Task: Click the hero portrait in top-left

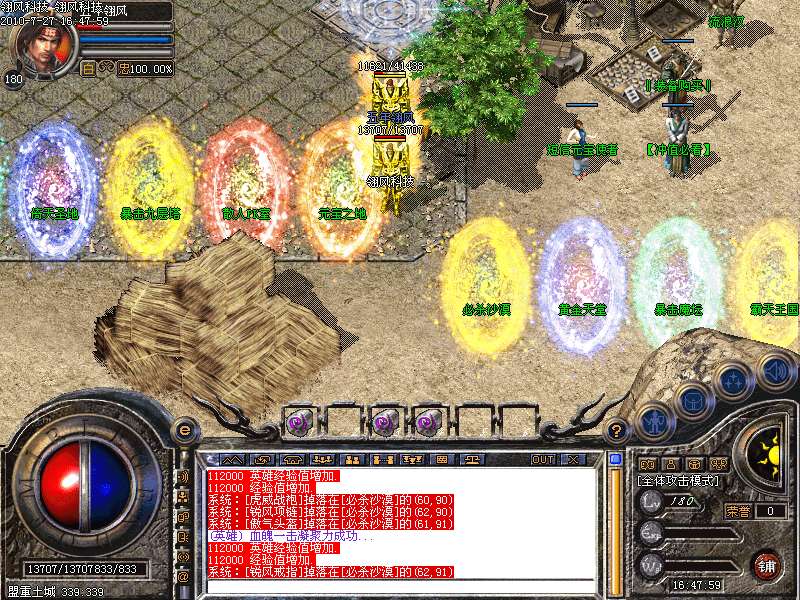Action: (38, 47)
